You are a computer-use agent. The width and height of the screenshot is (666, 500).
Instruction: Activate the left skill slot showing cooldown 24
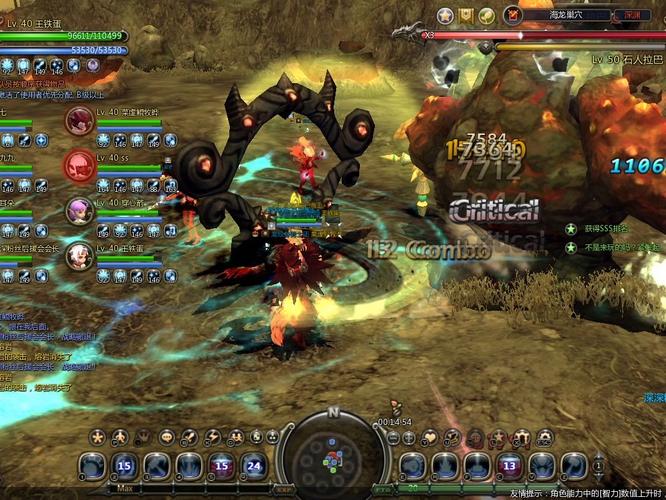tap(254, 465)
